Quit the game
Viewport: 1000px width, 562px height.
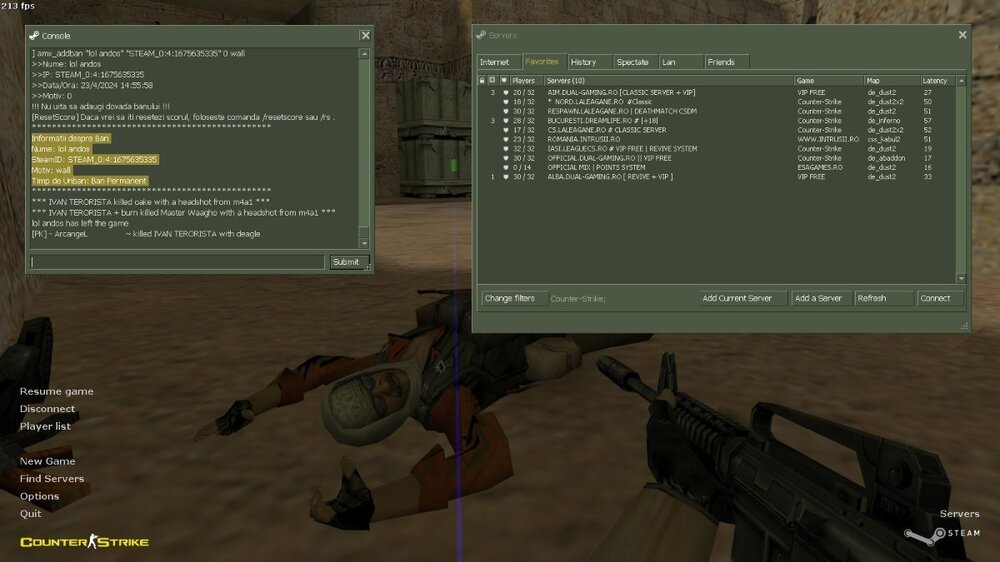pyautogui.click(x=31, y=513)
